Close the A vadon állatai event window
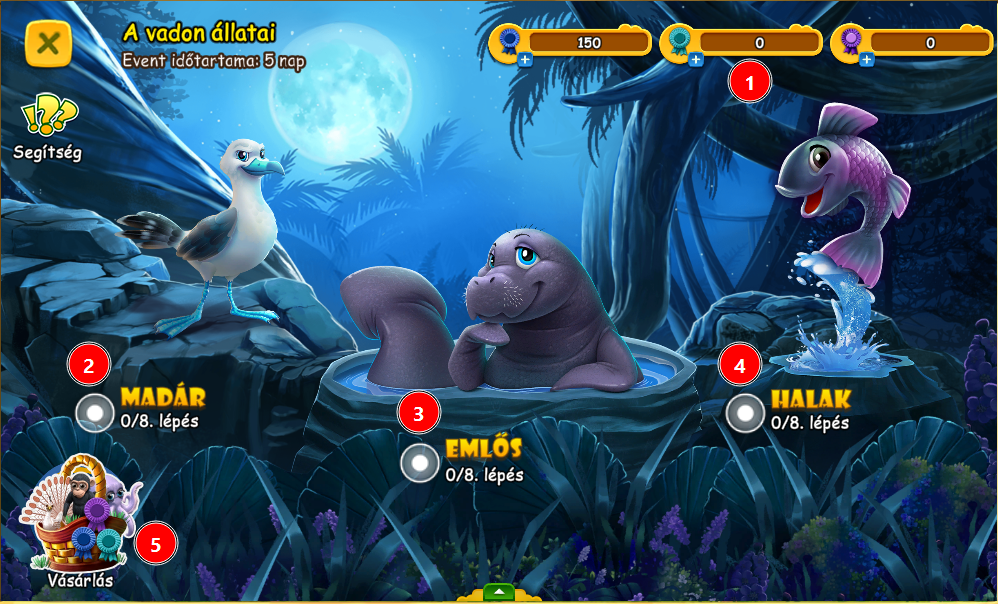 pos(48,44)
